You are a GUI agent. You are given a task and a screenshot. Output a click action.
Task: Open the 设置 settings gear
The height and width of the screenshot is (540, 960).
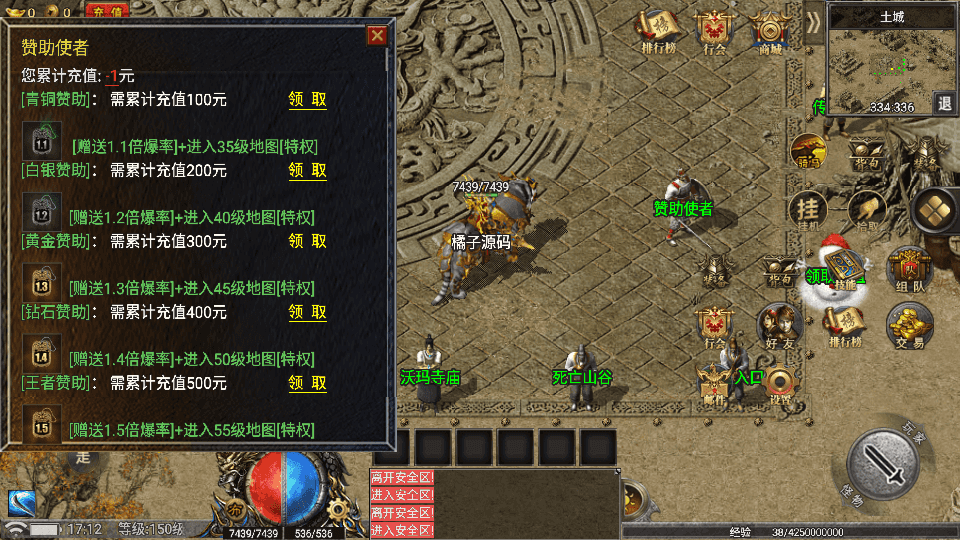(x=780, y=383)
